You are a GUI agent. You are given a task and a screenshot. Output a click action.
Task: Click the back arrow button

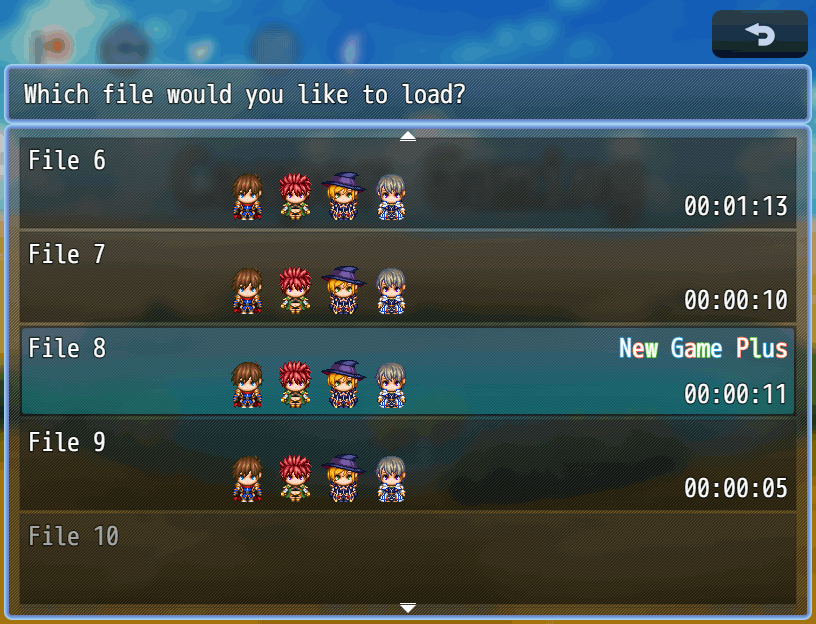tap(760, 35)
